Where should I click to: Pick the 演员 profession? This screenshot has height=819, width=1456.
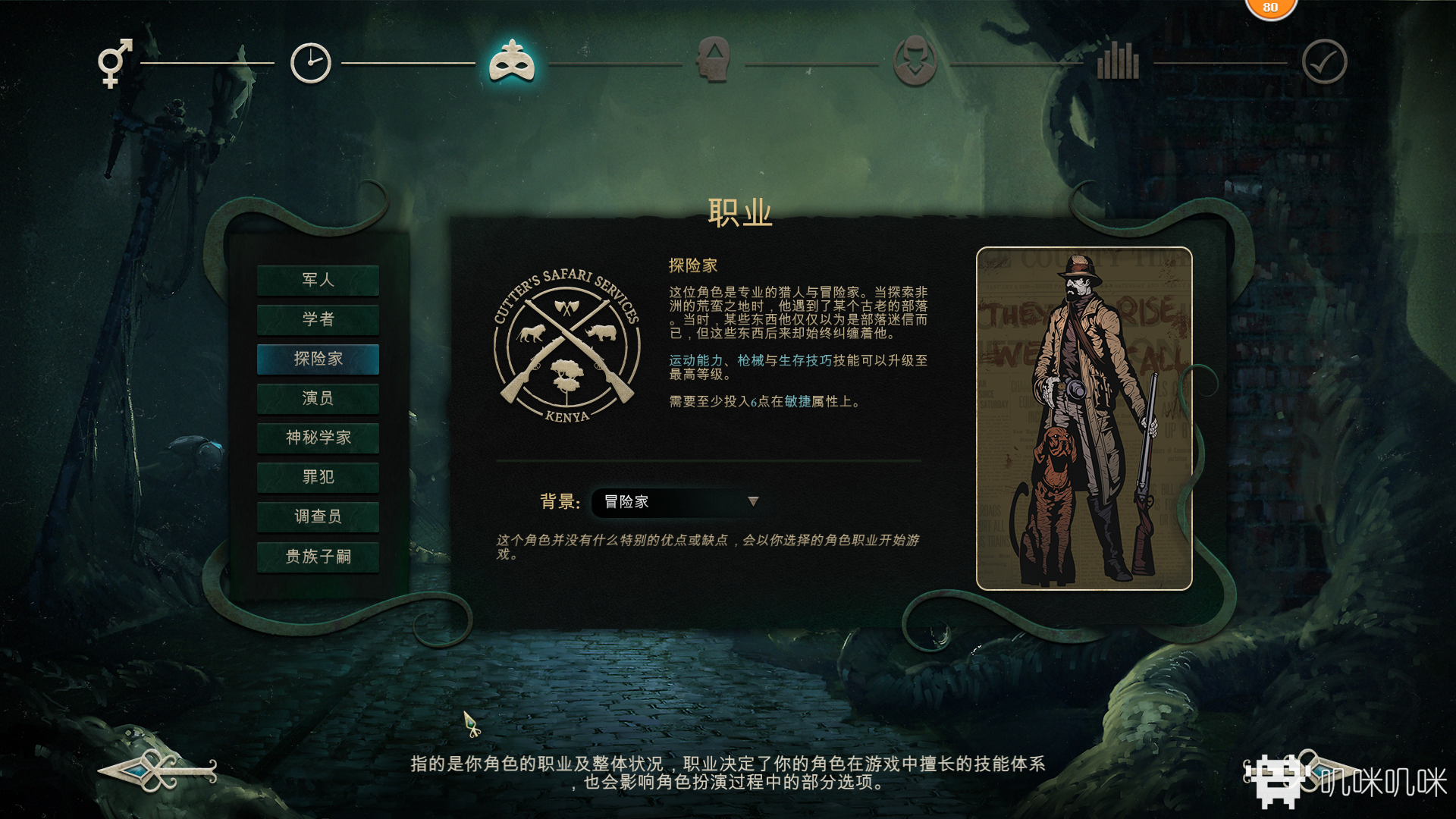[318, 398]
